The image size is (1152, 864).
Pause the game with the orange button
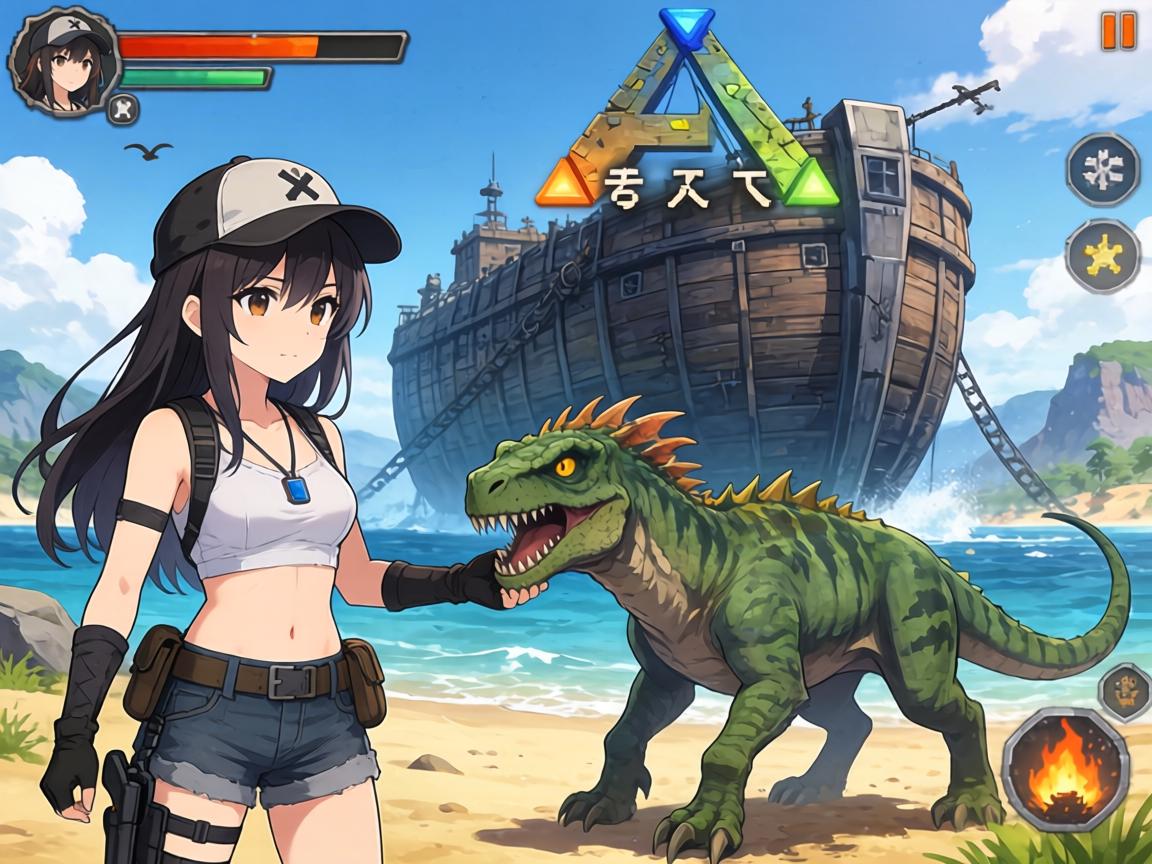click(1118, 31)
